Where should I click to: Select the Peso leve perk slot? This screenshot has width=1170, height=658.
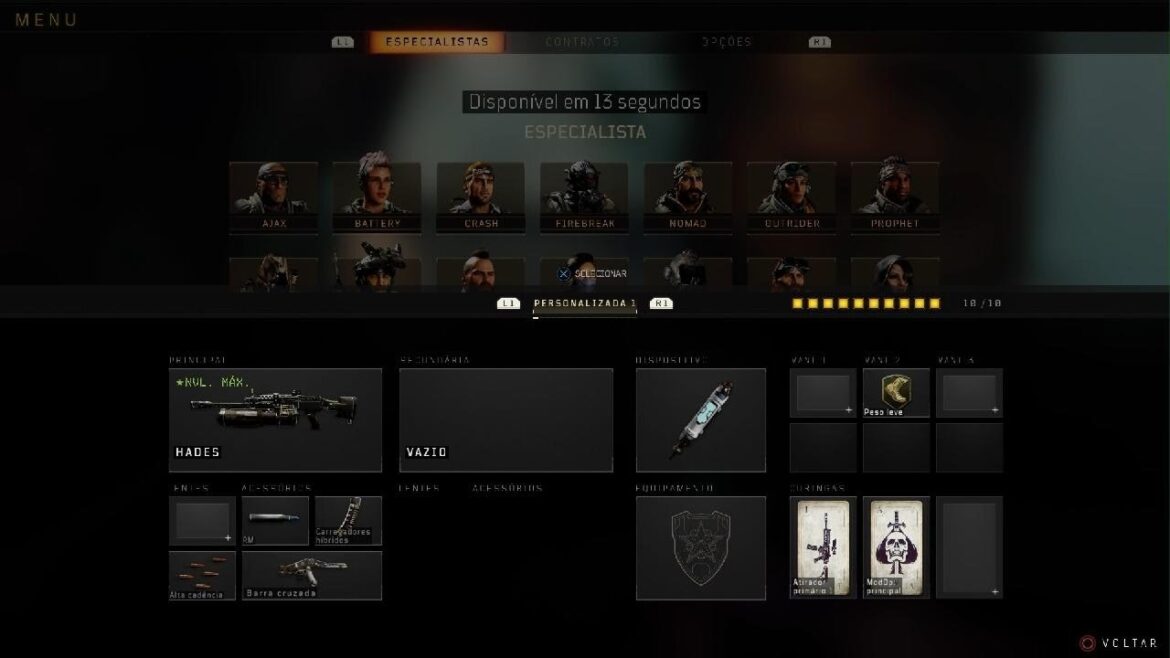click(x=896, y=392)
